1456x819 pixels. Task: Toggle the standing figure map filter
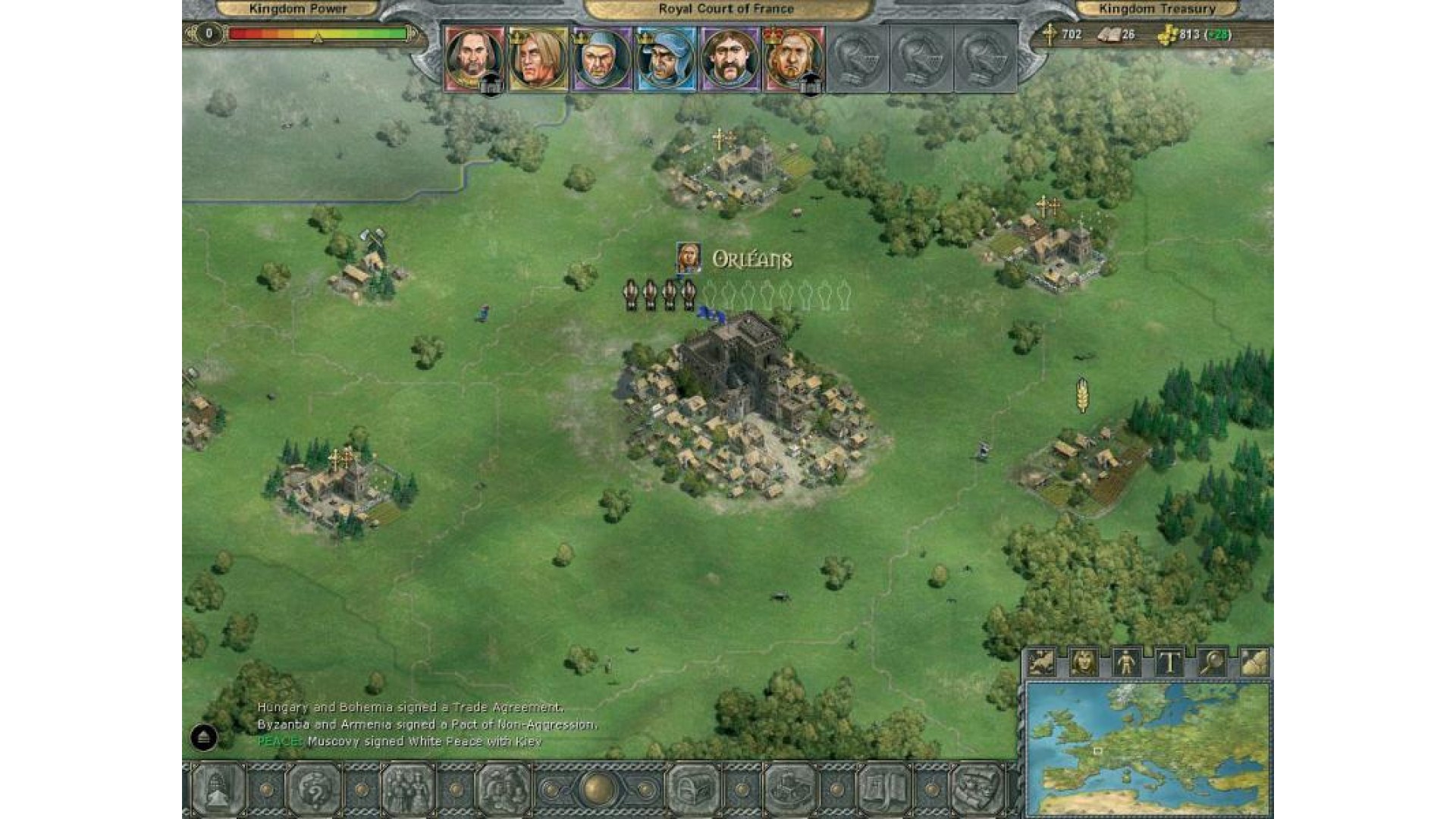tap(1126, 664)
